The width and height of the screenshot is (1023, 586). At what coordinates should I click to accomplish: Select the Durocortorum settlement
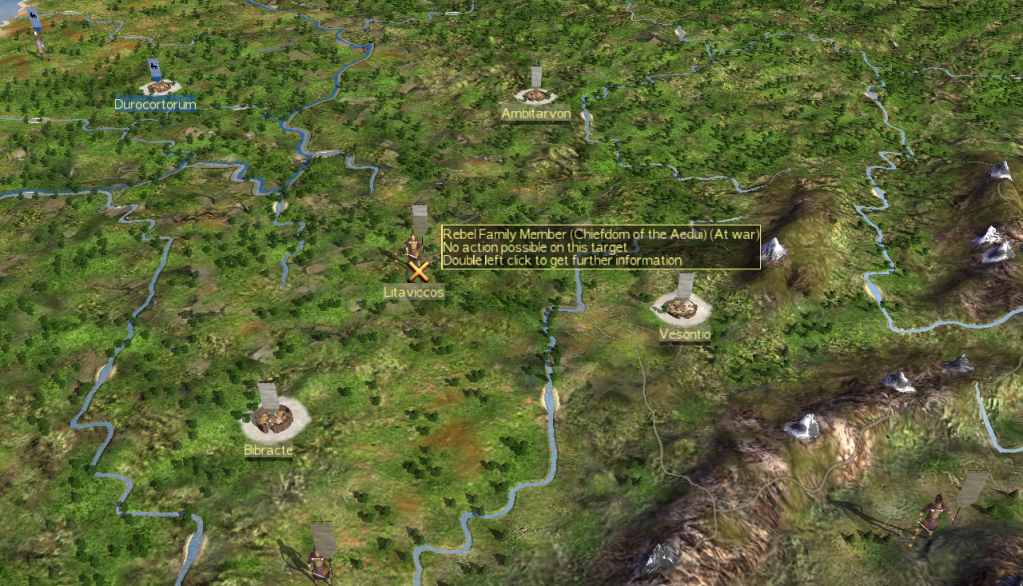(158, 86)
